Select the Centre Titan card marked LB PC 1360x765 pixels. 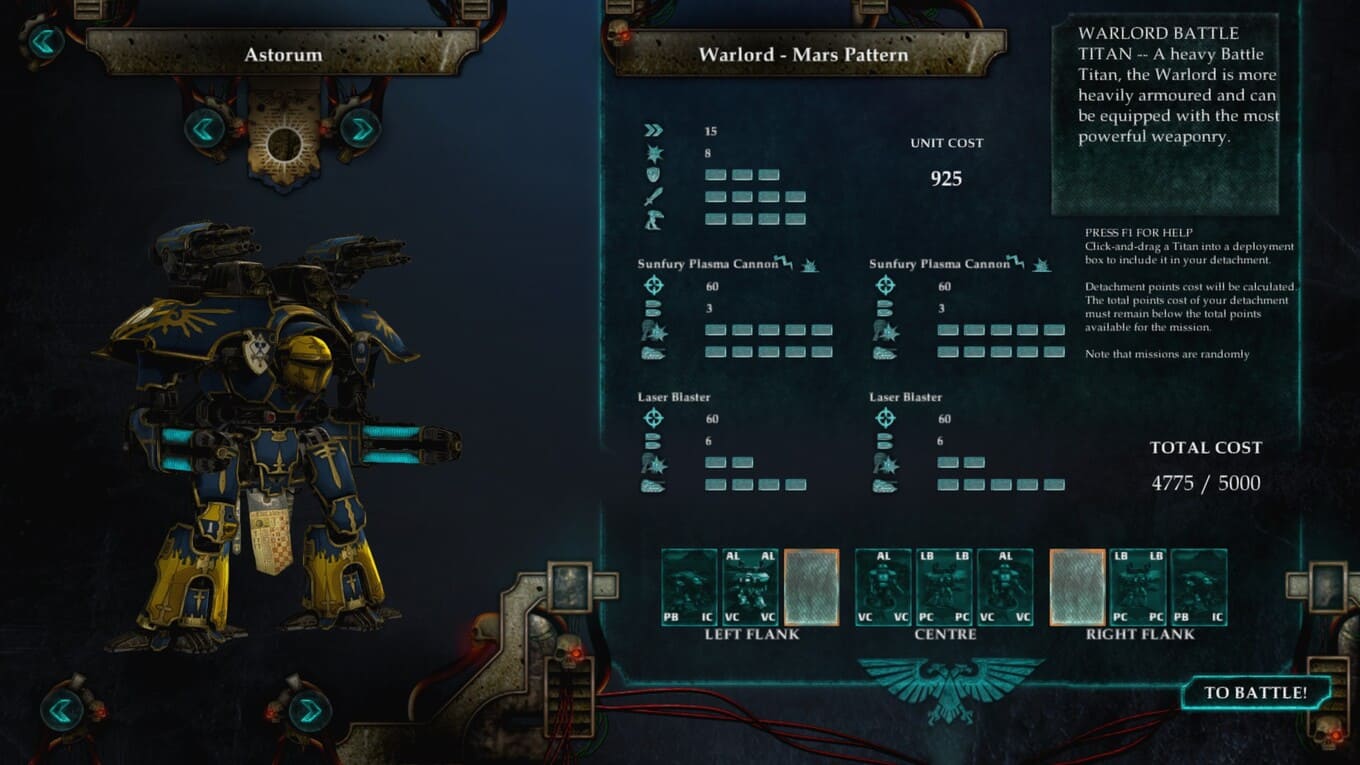[x=944, y=587]
